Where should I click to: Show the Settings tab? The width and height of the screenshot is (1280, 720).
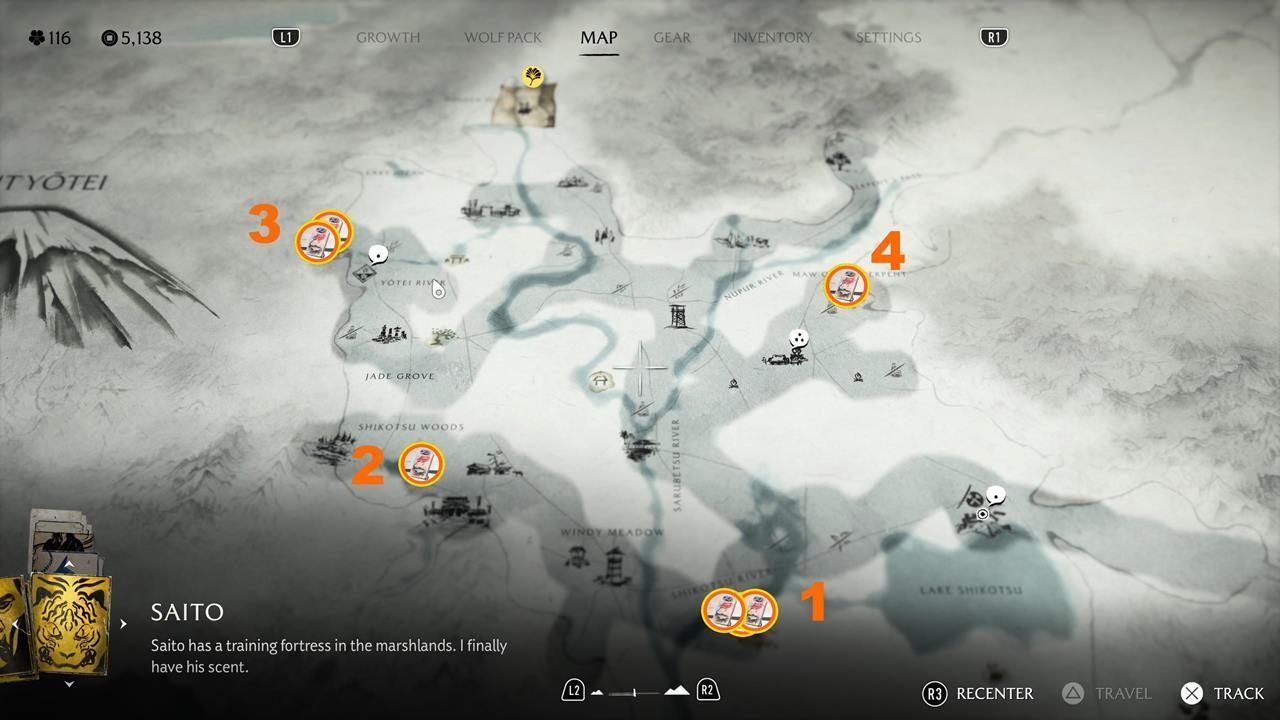coord(888,38)
